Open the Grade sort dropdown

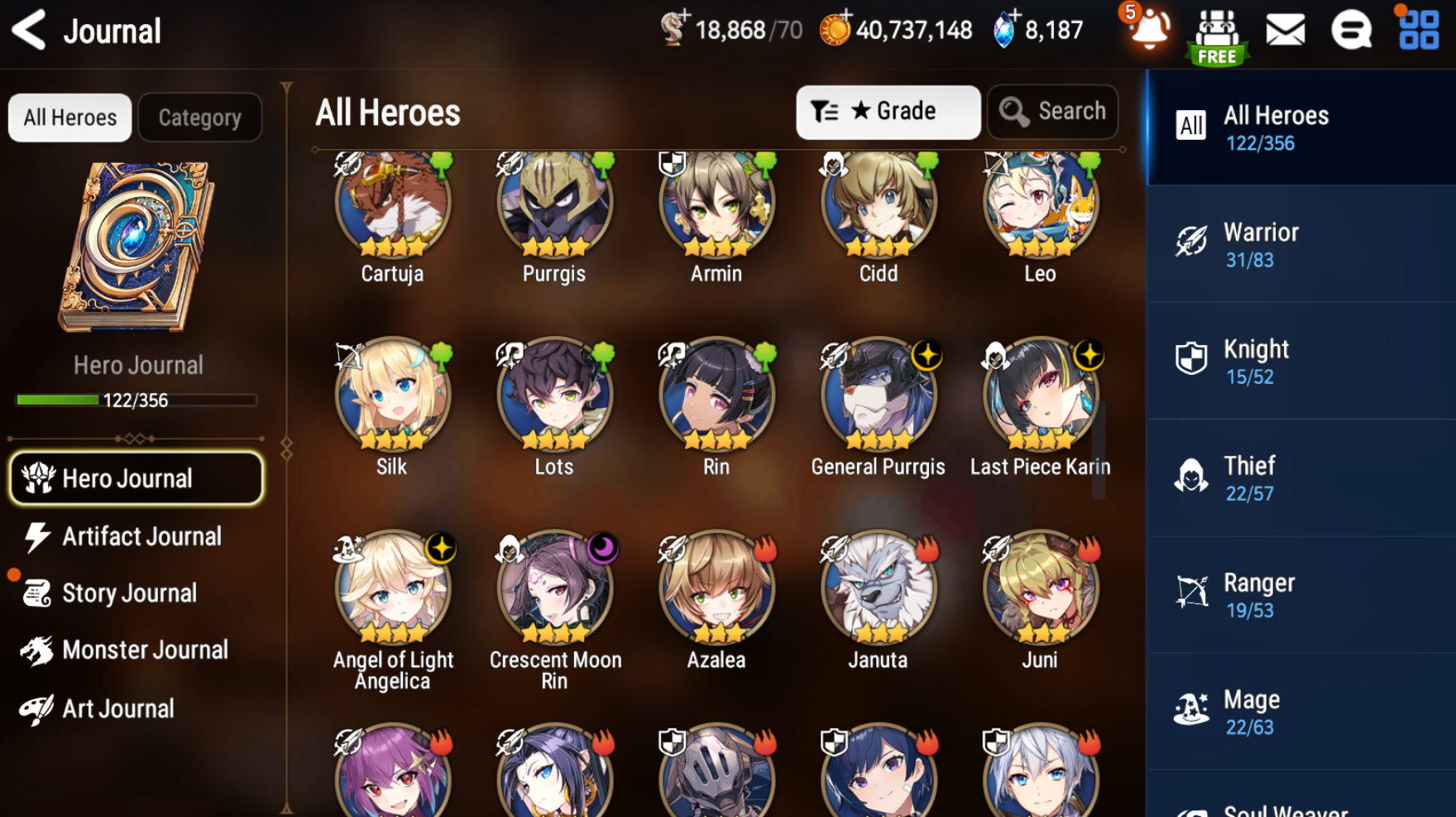coord(888,112)
